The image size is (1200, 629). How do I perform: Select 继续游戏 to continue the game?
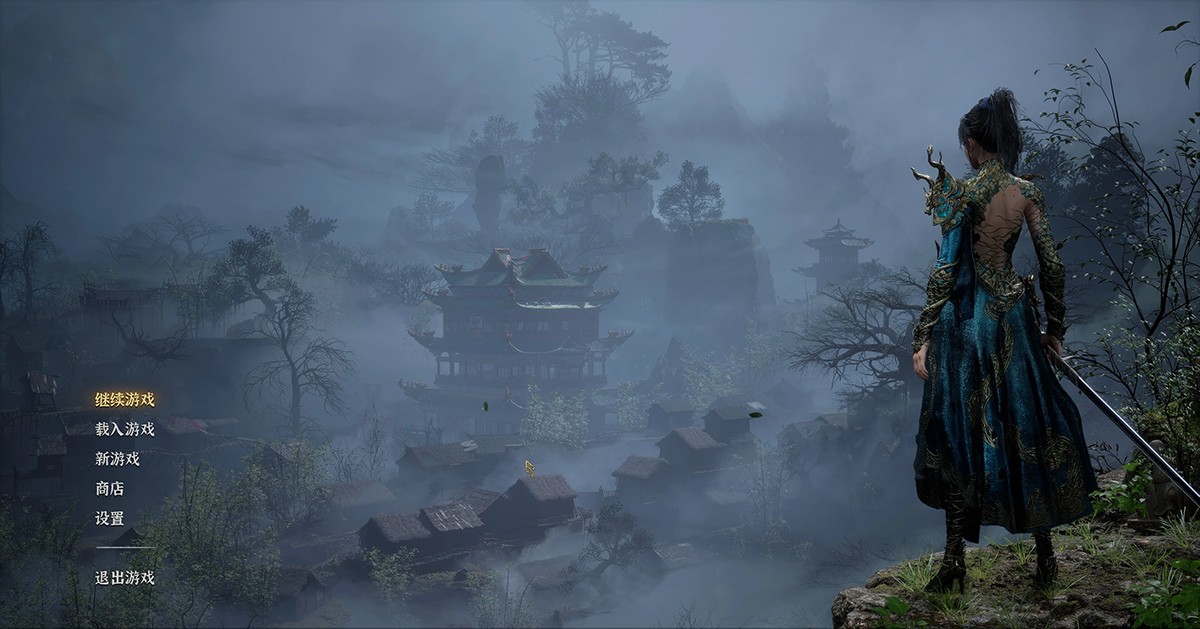[125, 399]
